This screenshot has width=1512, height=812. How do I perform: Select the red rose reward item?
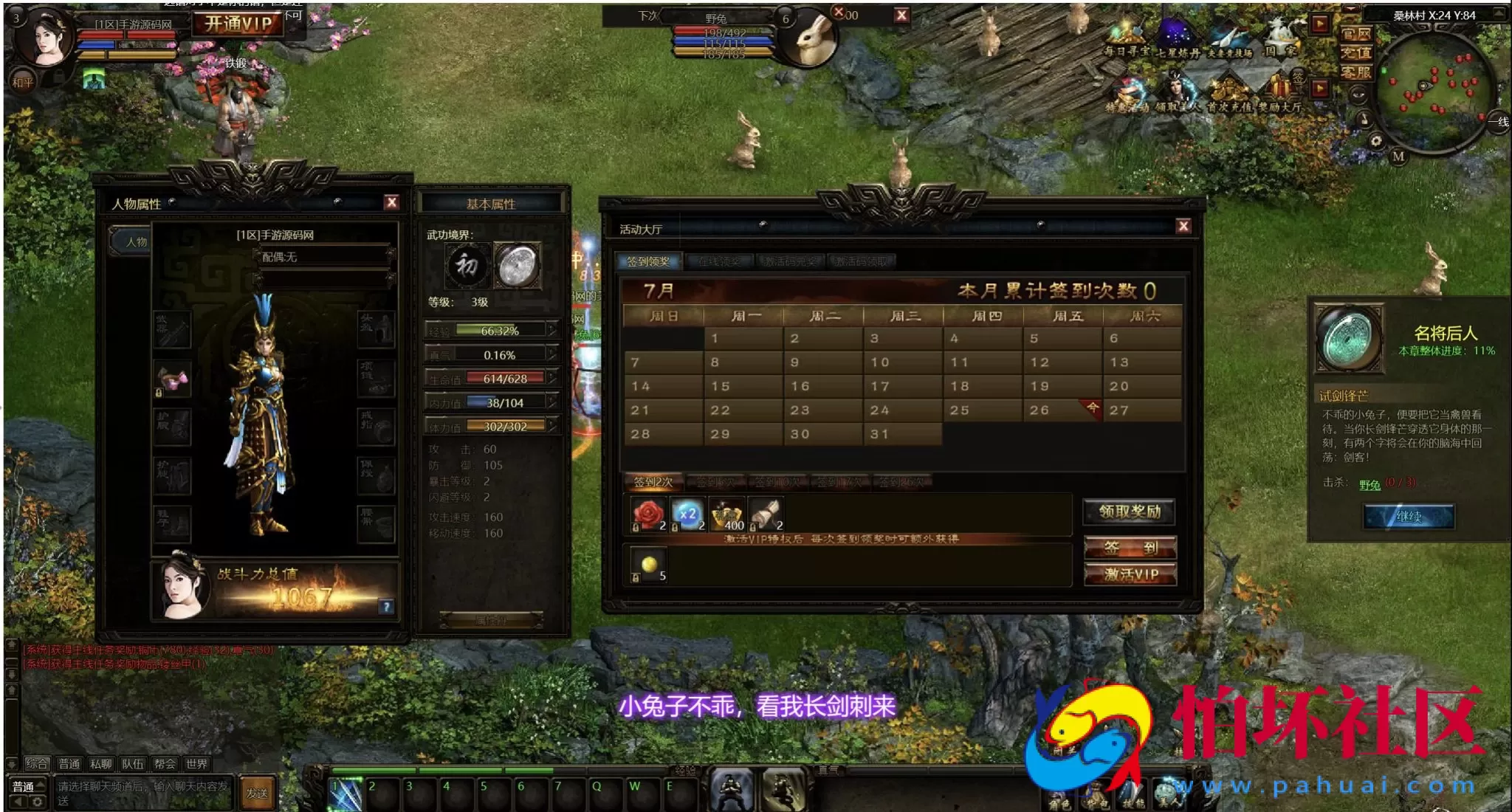coord(648,515)
